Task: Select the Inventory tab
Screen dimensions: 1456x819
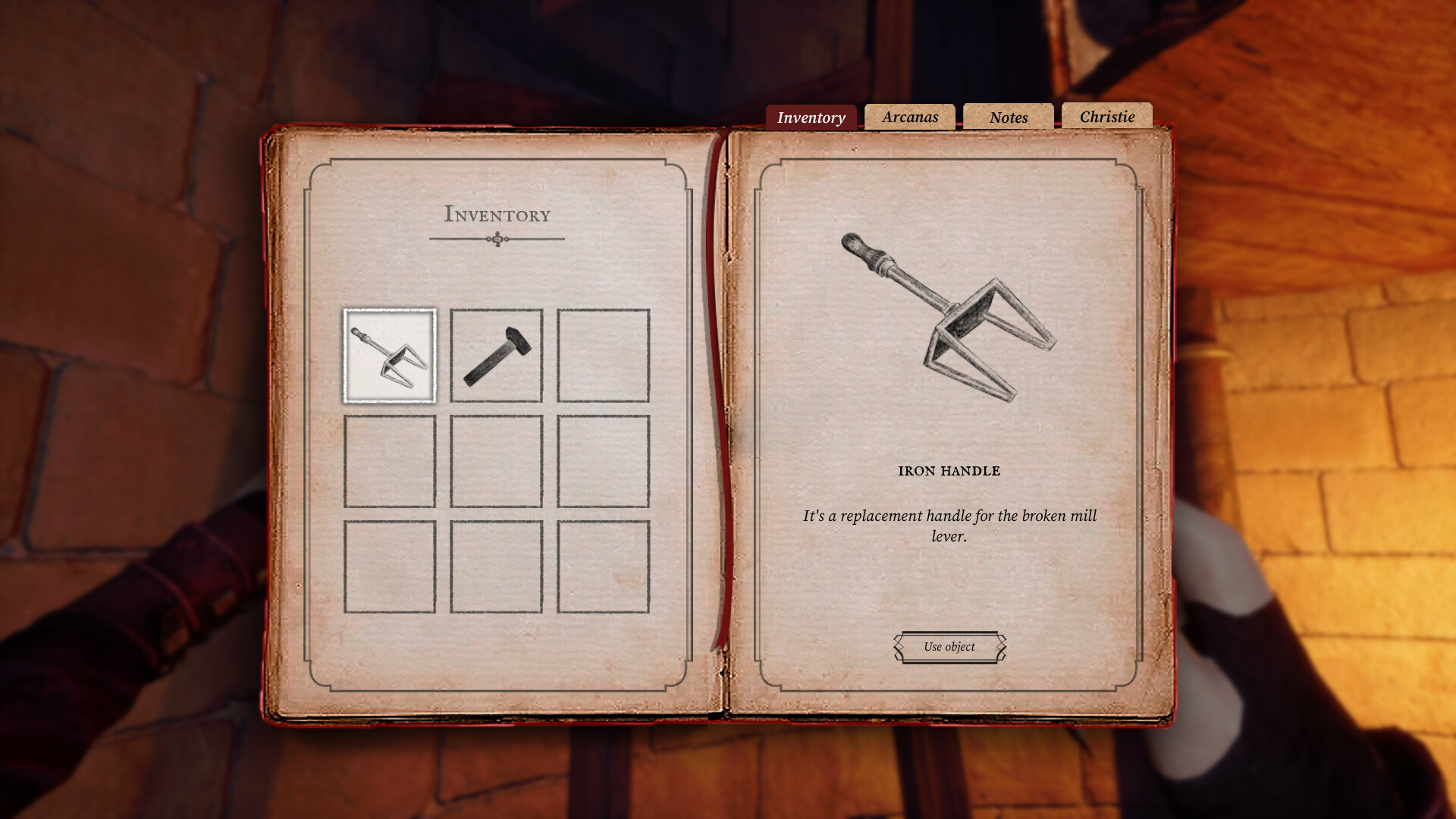Action: coord(810,118)
